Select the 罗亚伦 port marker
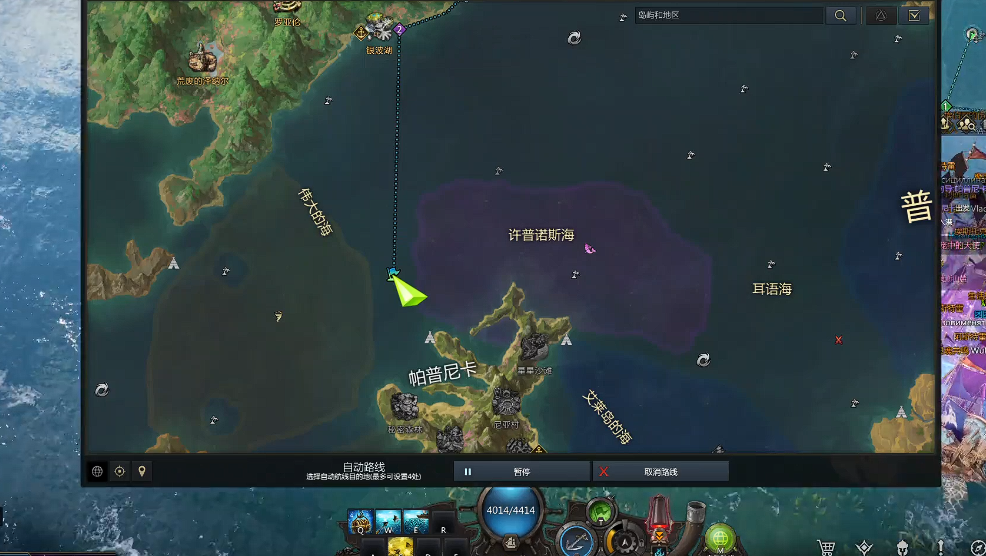The image size is (986, 556). click(286, 8)
